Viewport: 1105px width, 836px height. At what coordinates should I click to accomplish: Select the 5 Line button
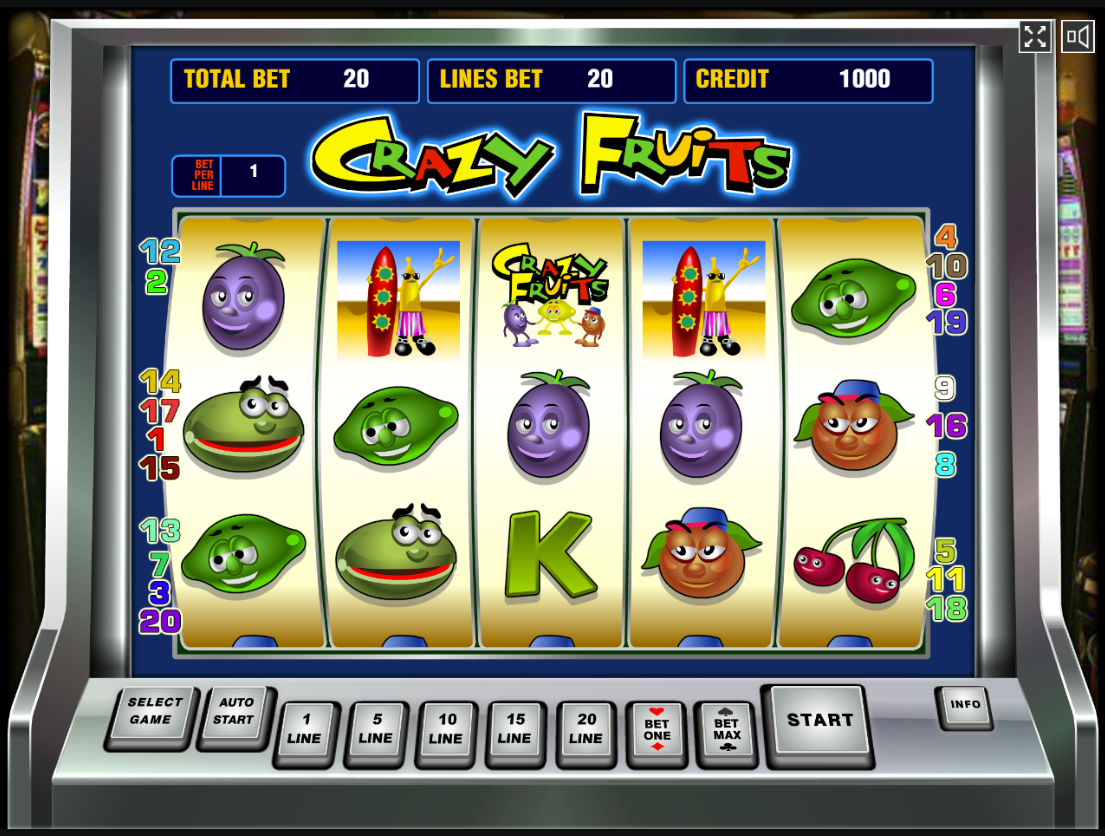pos(375,730)
